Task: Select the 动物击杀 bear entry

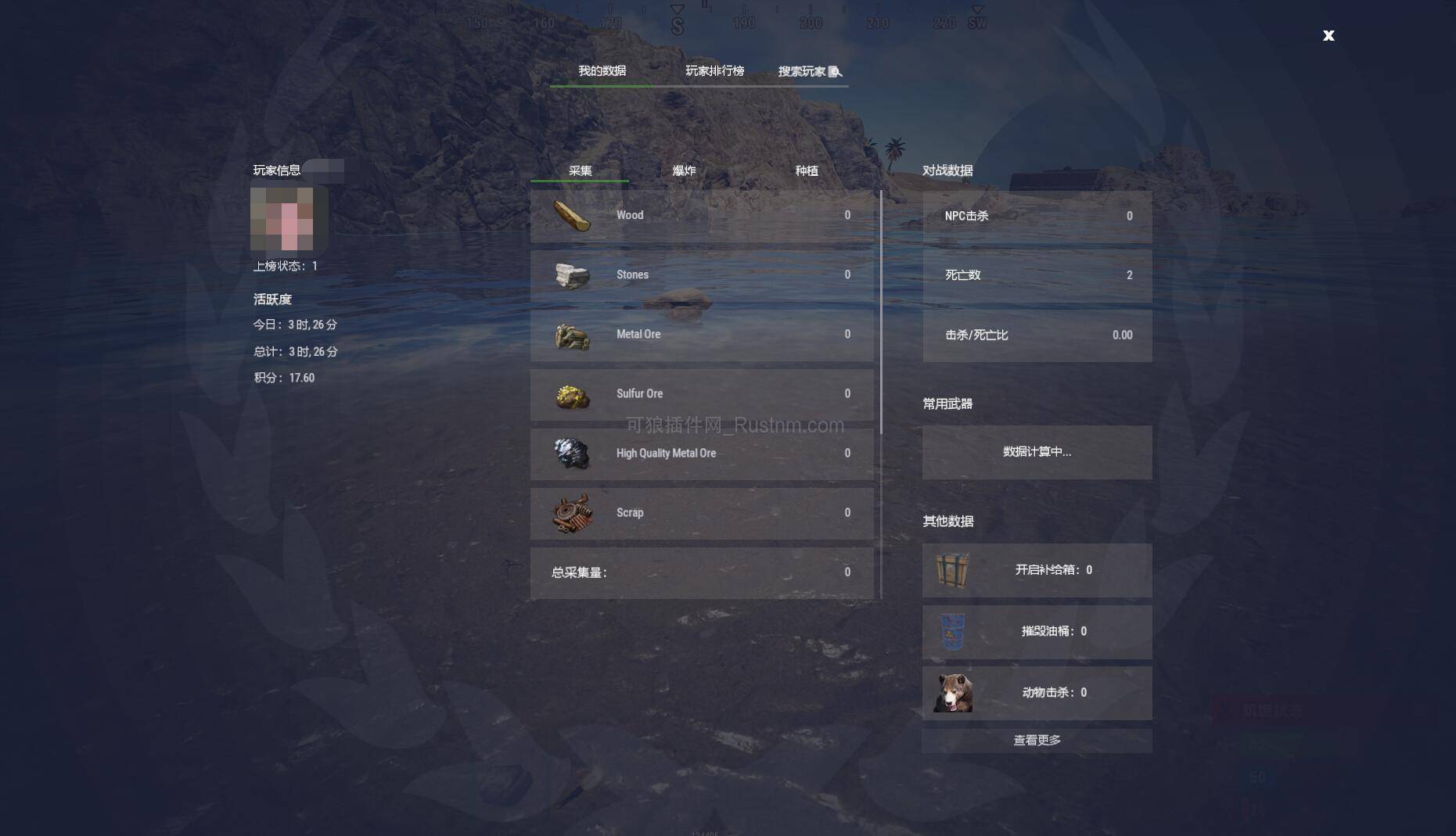Action: 1037,693
